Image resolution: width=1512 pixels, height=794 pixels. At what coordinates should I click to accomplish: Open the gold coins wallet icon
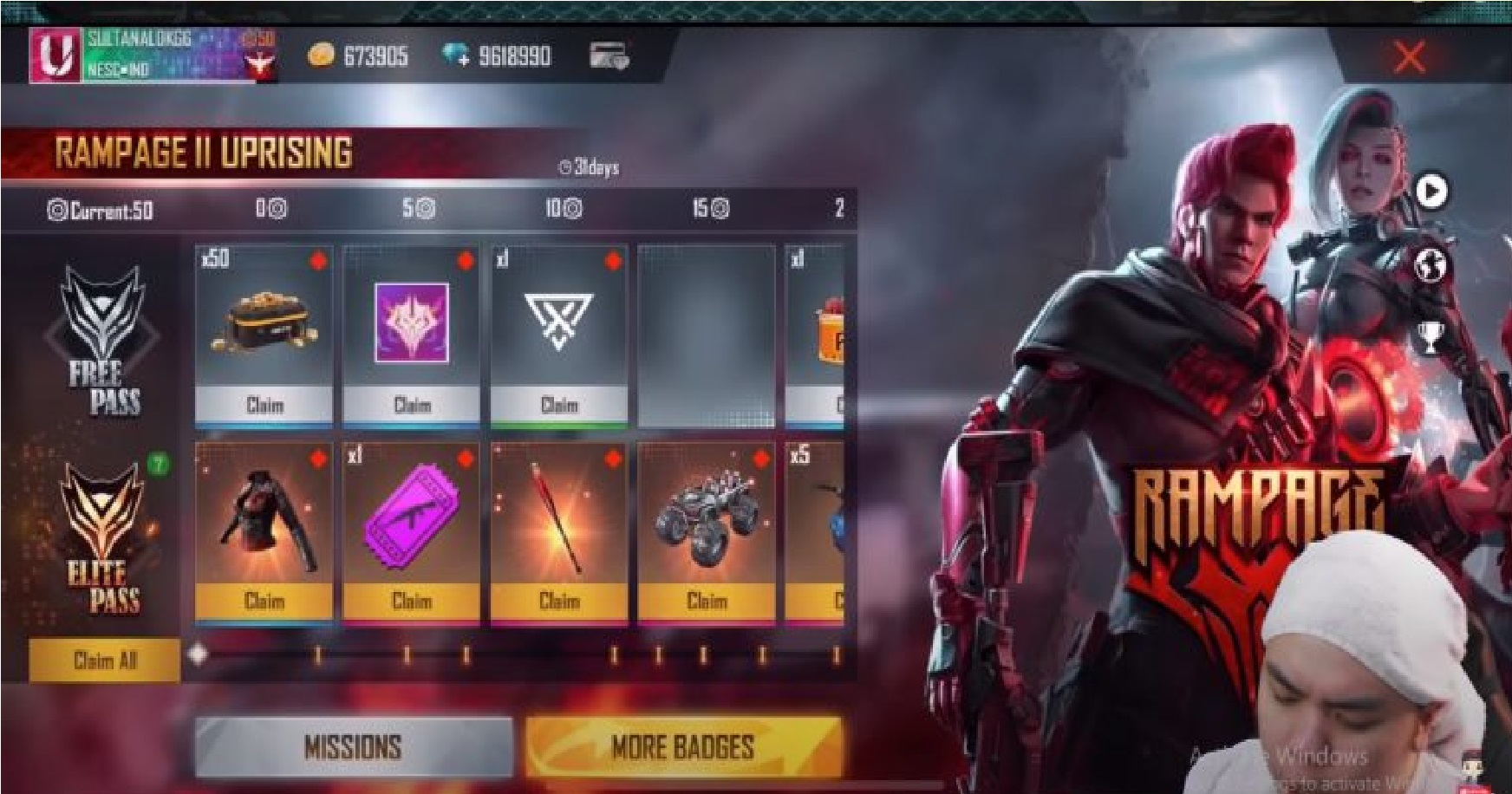tap(322, 54)
